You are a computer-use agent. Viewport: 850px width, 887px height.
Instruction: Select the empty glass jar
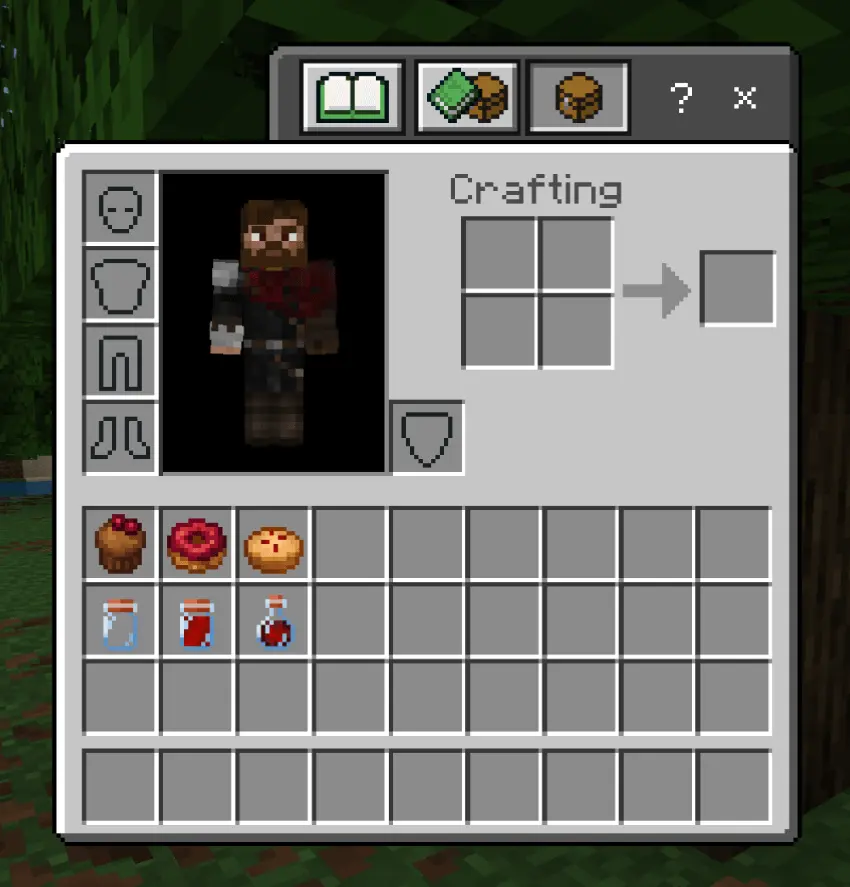coord(120,622)
